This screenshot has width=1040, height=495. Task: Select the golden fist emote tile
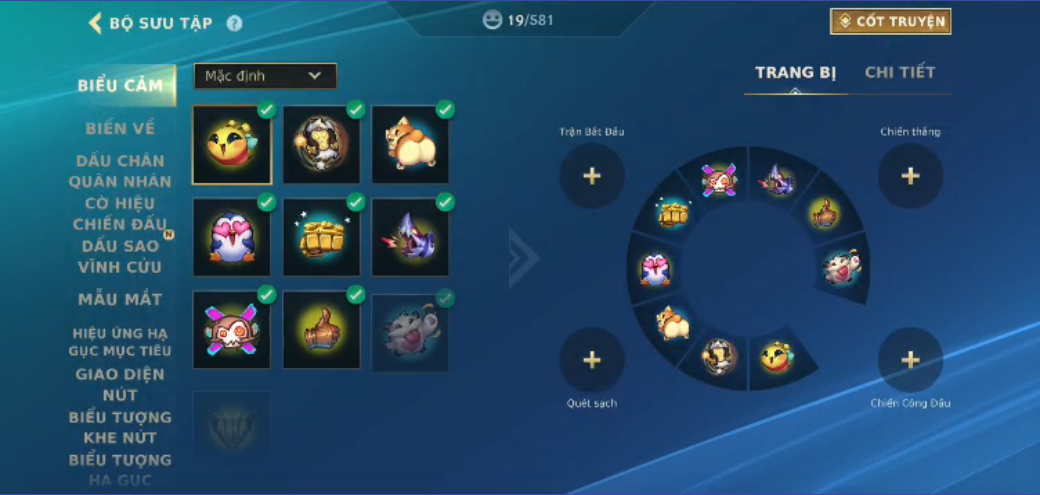321,237
